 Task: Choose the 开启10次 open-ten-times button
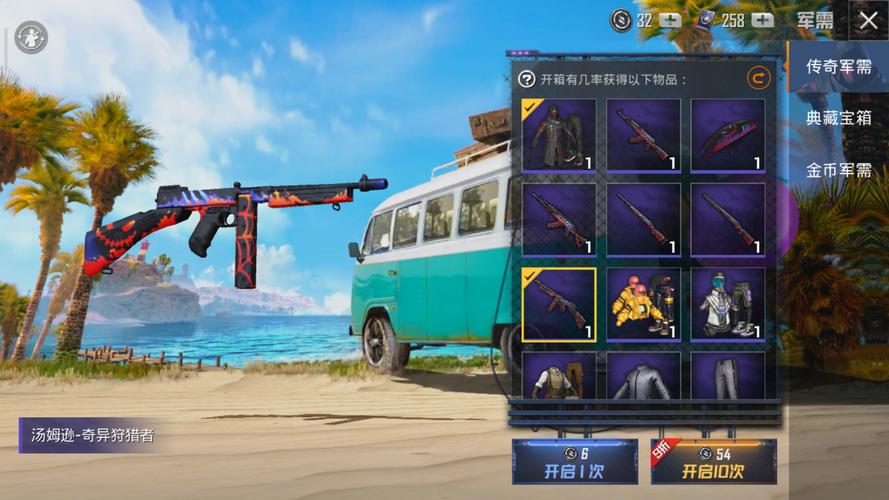click(x=713, y=462)
